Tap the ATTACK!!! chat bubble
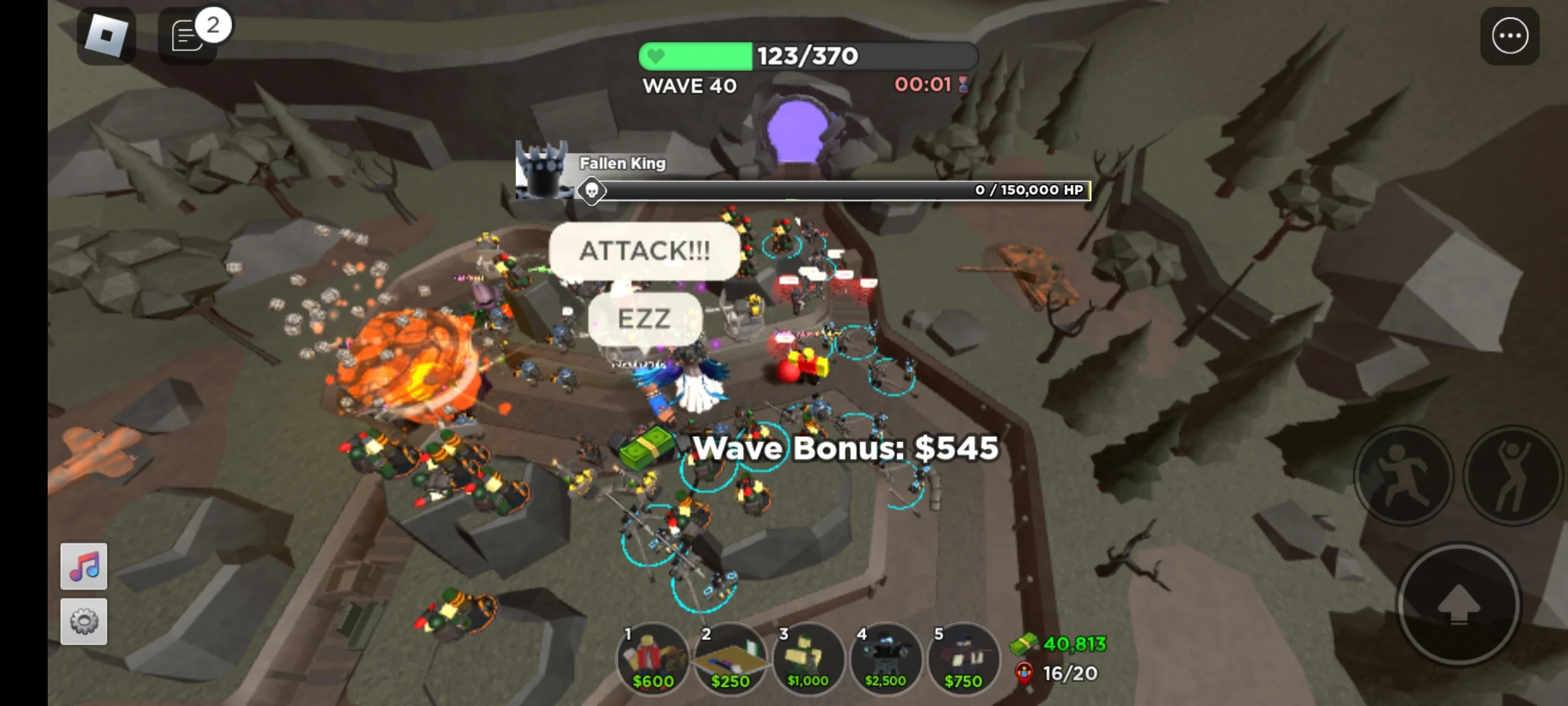 click(x=645, y=252)
